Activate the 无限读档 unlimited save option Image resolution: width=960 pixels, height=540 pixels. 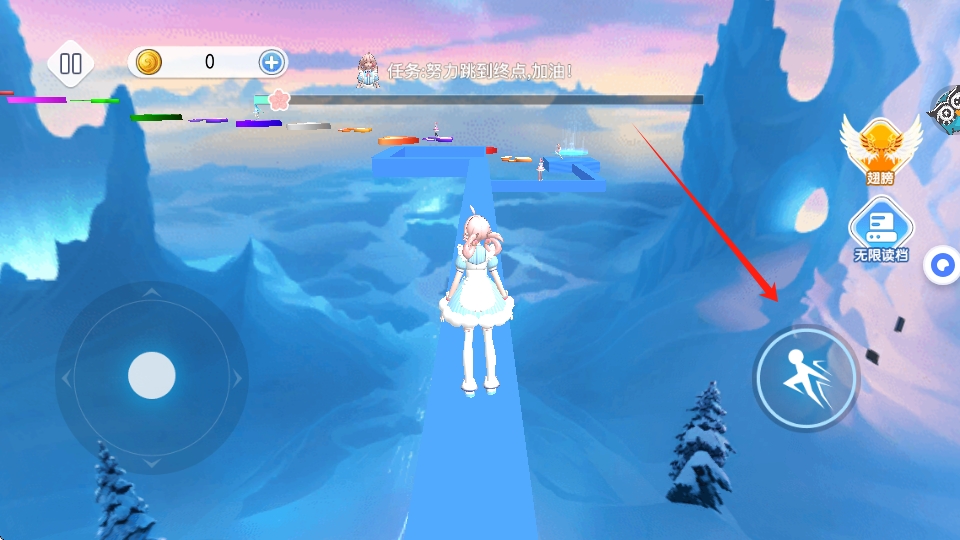click(x=881, y=230)
